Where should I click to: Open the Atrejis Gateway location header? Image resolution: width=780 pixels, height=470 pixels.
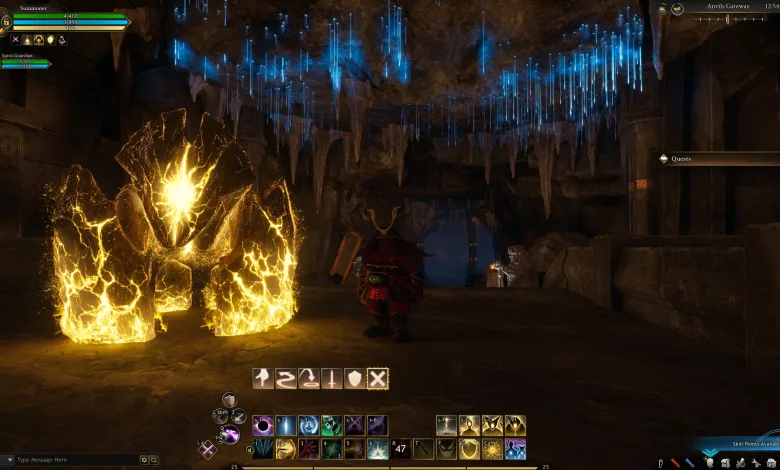(730, 8)
